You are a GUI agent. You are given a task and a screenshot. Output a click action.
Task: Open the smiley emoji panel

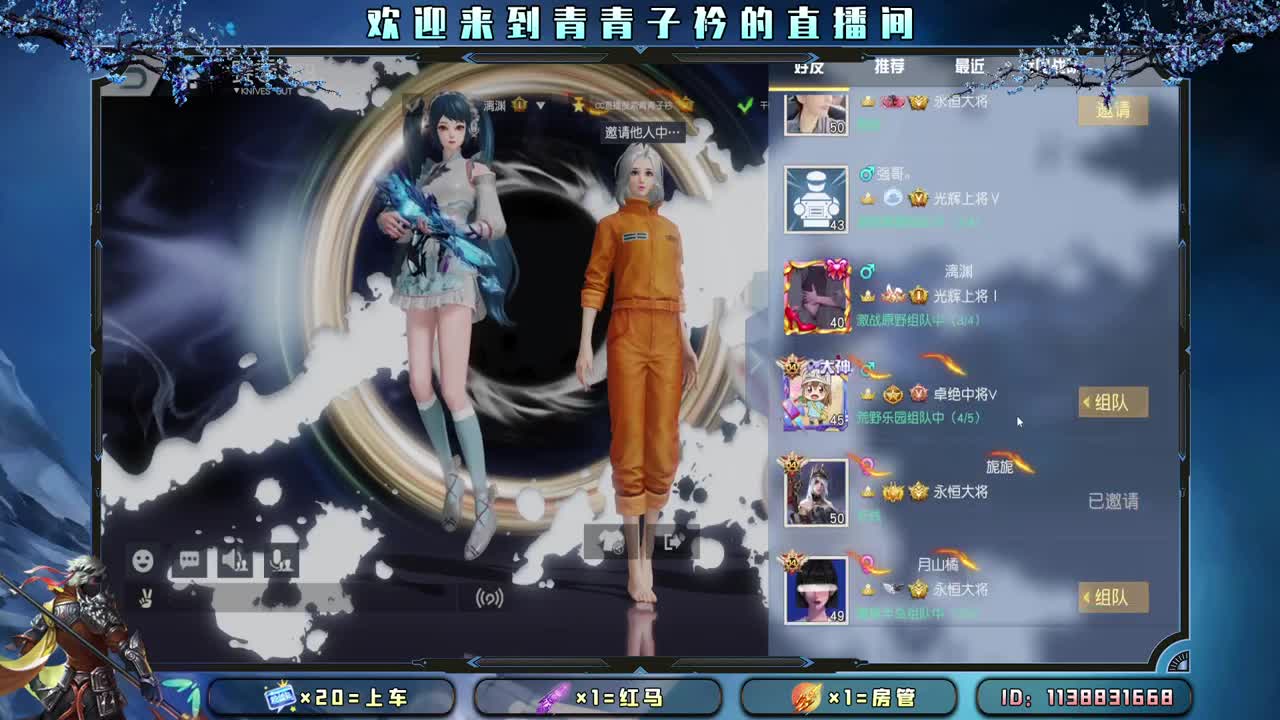pos(143,561)
